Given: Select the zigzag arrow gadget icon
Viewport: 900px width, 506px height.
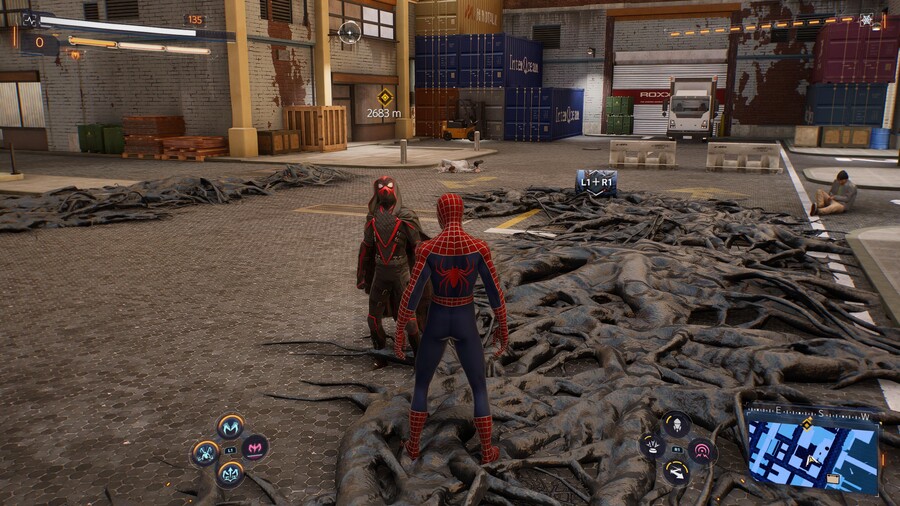Looking at the screenshot, I should click(x=677, y=471).
